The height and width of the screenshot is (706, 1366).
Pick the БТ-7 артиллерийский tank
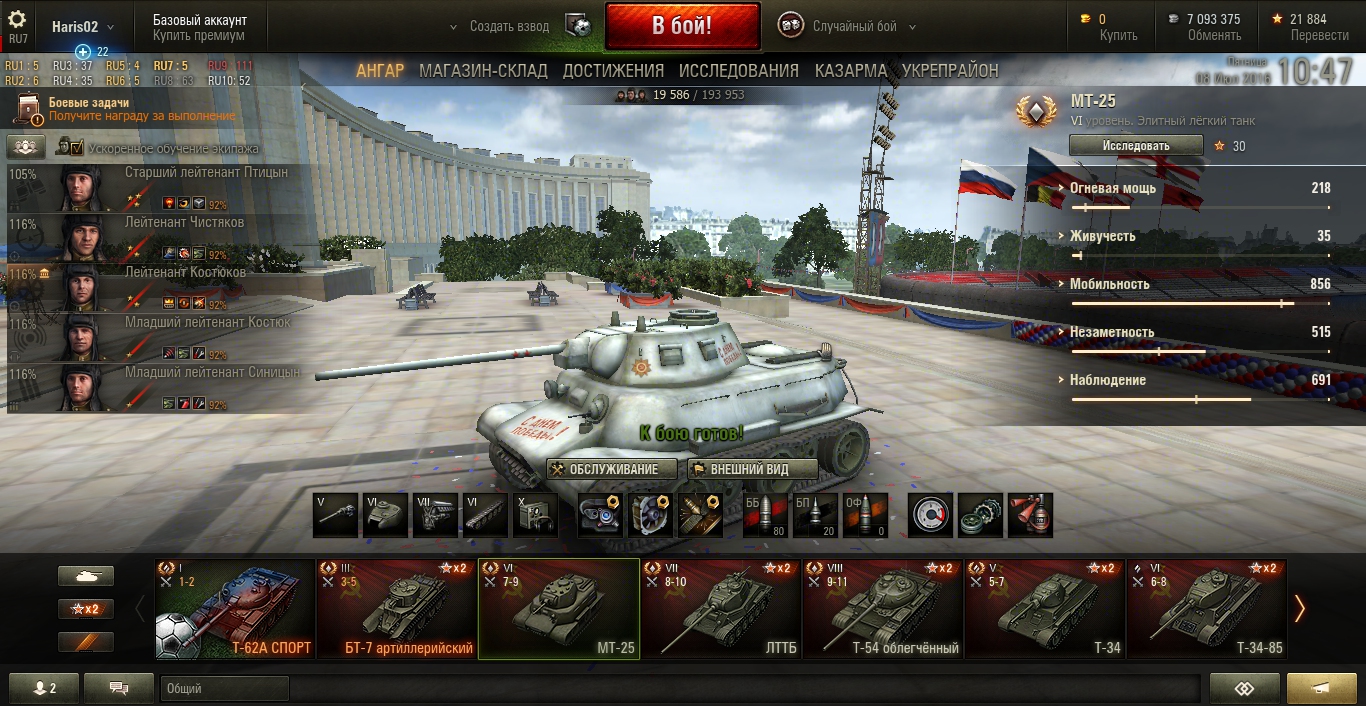[x=396, y=609]
